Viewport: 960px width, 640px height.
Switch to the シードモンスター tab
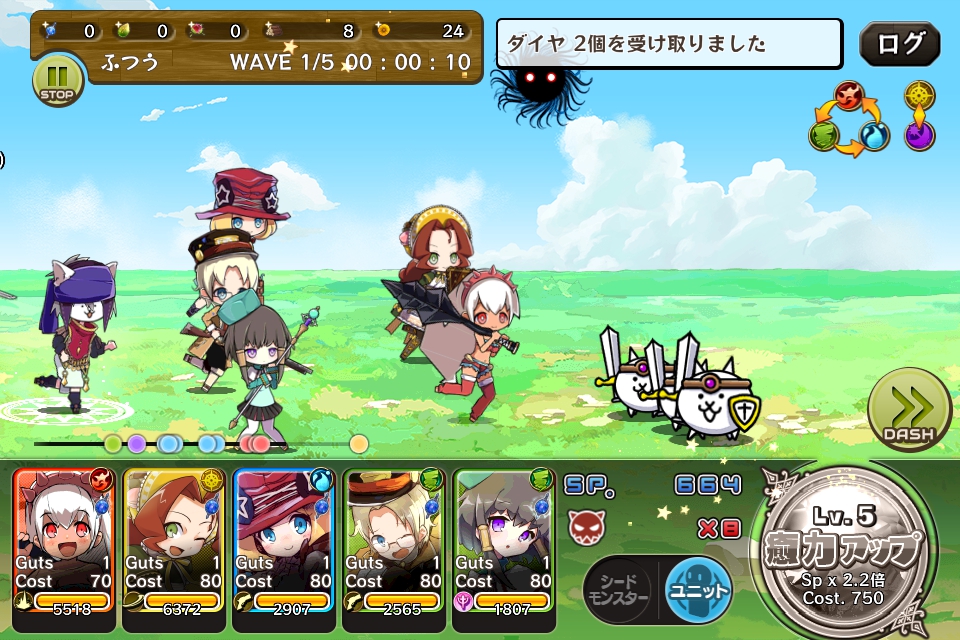(x=617, y=587)
